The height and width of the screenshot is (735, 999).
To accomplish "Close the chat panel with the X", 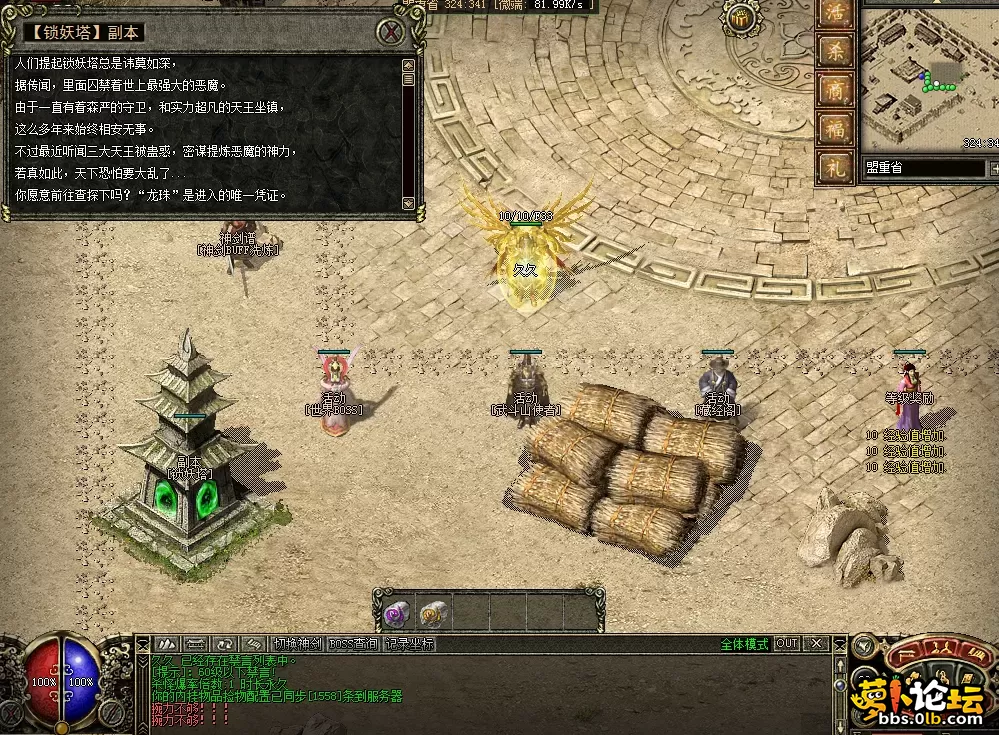I will pos(817,643).
